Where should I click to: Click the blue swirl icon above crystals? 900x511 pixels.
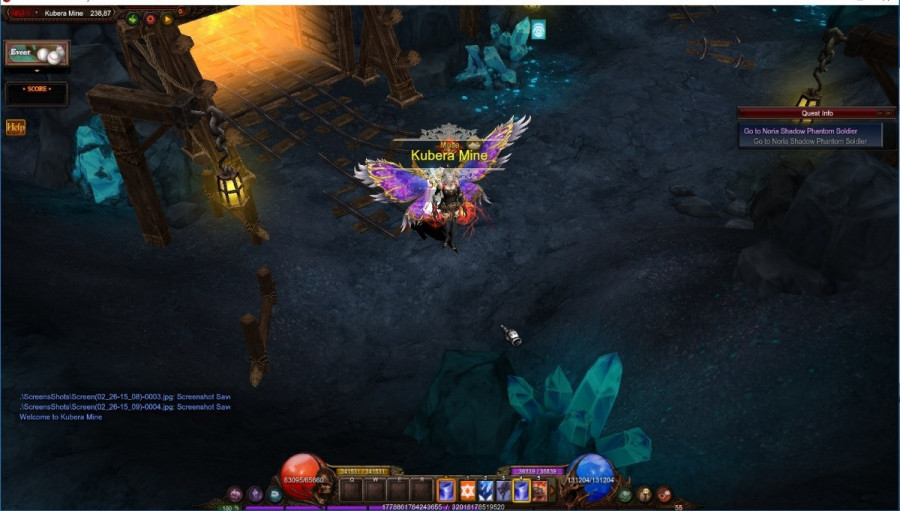tap(538, 30)
